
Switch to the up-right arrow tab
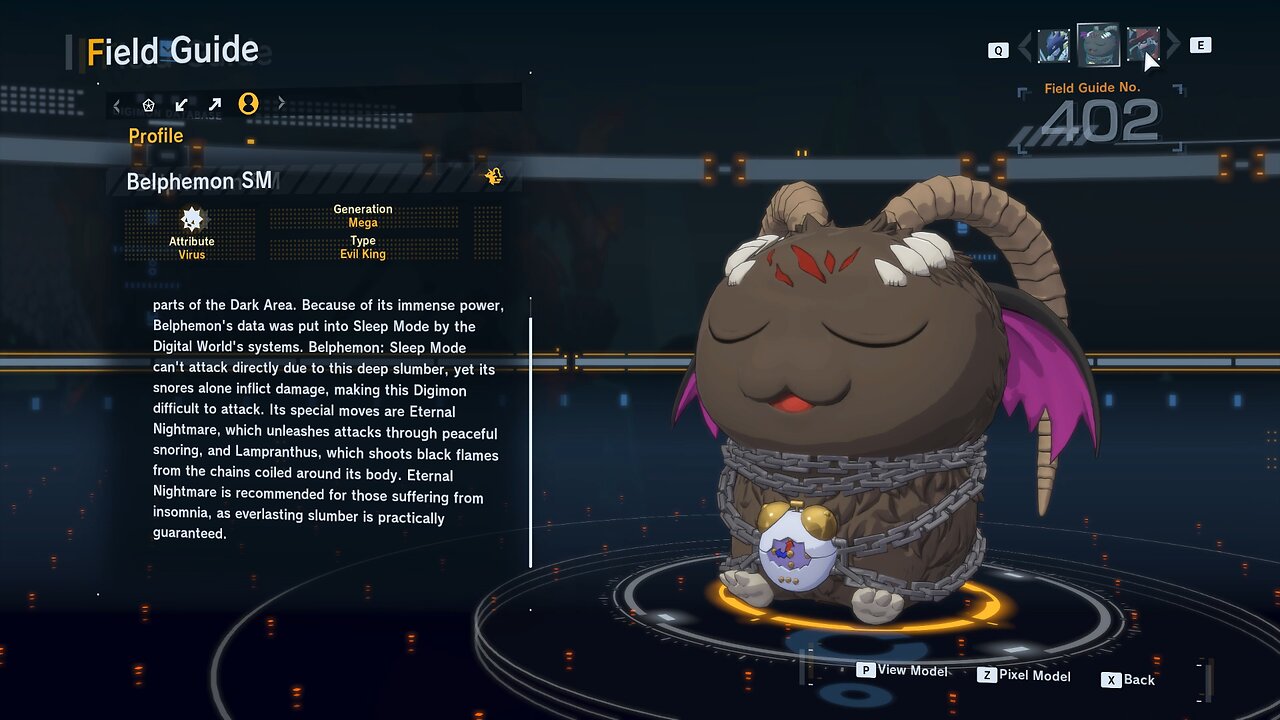point(214,104)
